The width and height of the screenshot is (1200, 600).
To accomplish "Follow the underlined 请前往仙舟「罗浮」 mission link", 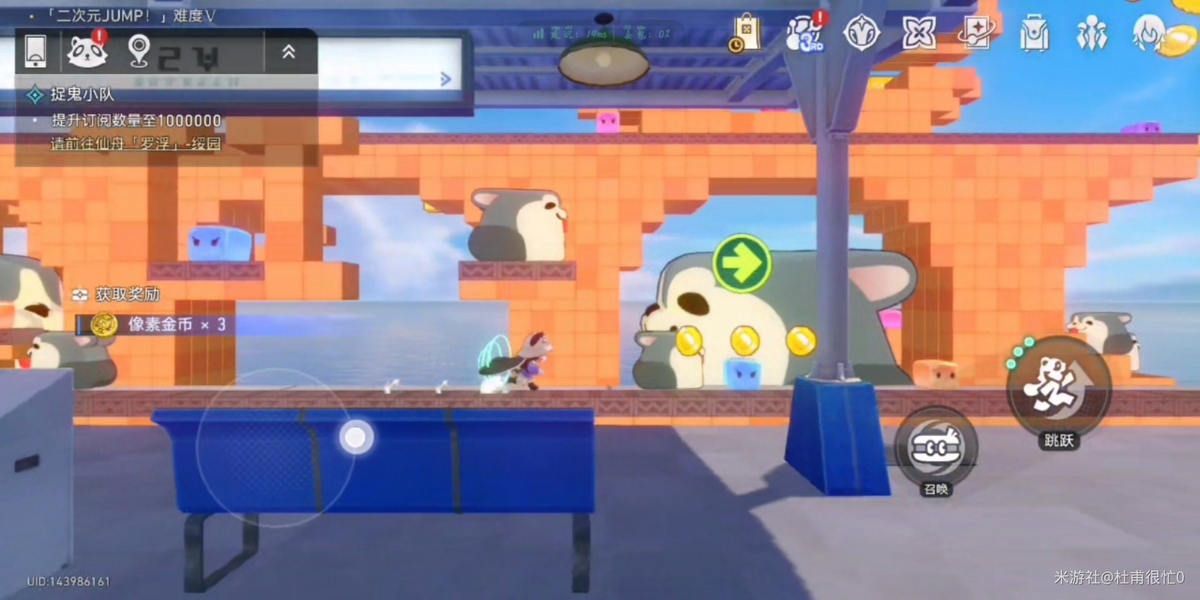I will point(136,144).
